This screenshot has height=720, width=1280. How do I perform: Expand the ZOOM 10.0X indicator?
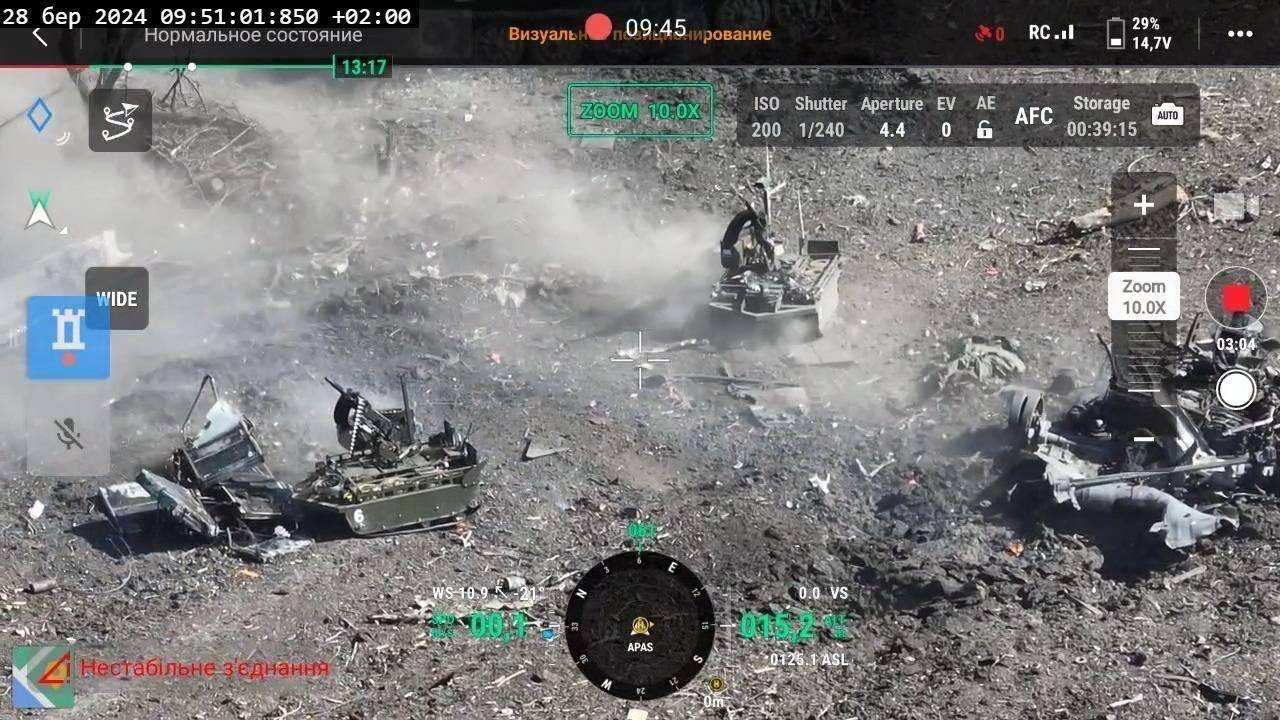(639, 112)
